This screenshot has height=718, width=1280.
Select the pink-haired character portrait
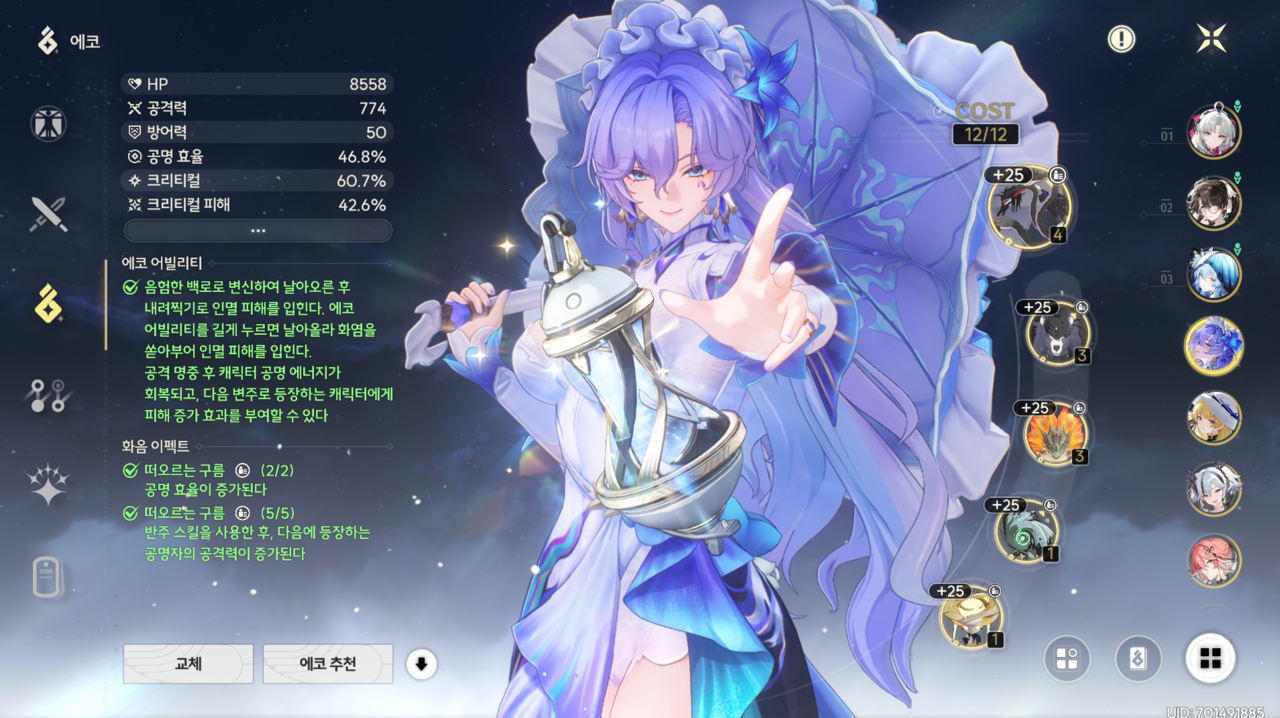tap(1213, 561)
